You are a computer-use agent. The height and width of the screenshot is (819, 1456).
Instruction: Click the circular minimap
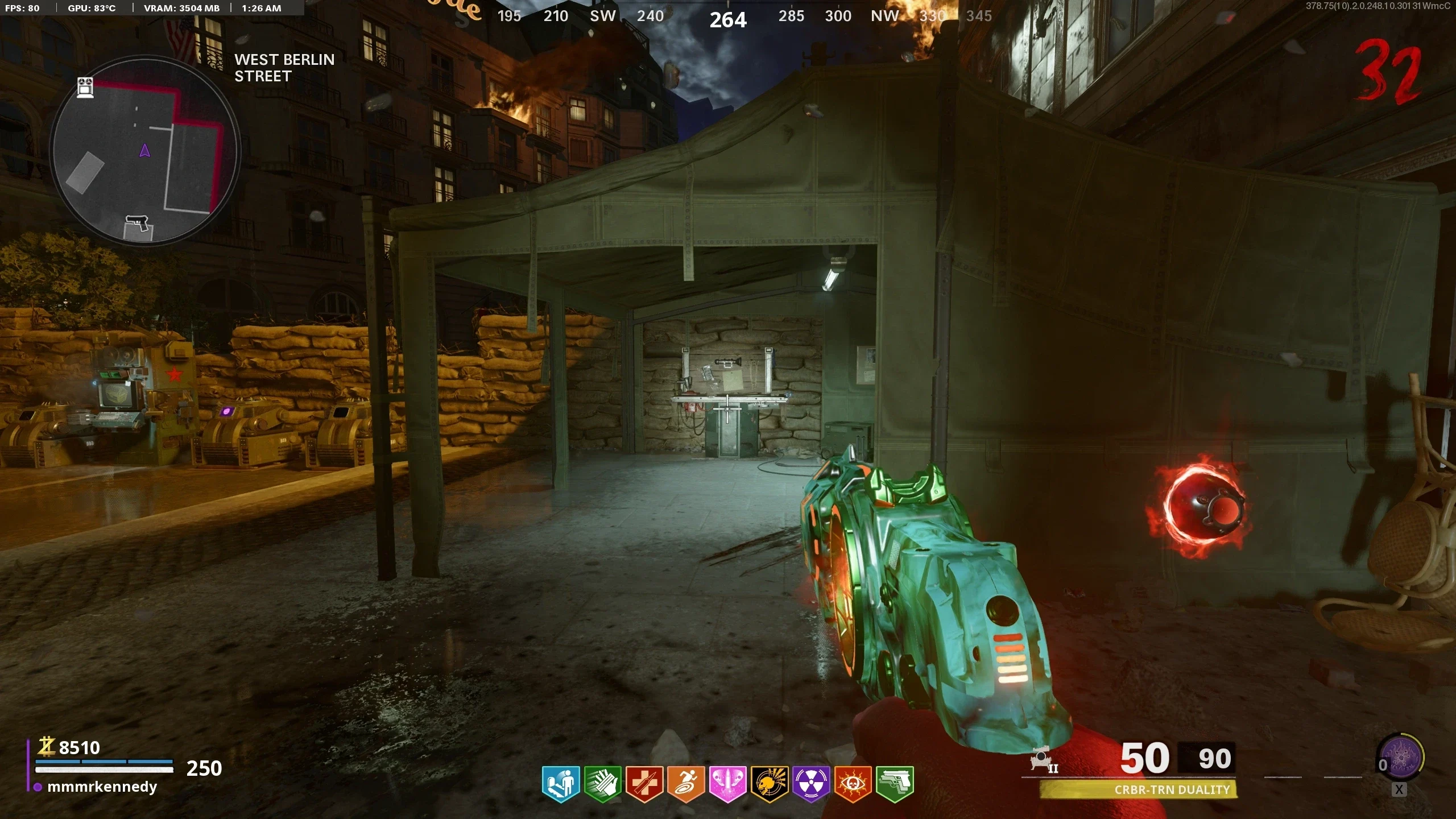point(145,151)
